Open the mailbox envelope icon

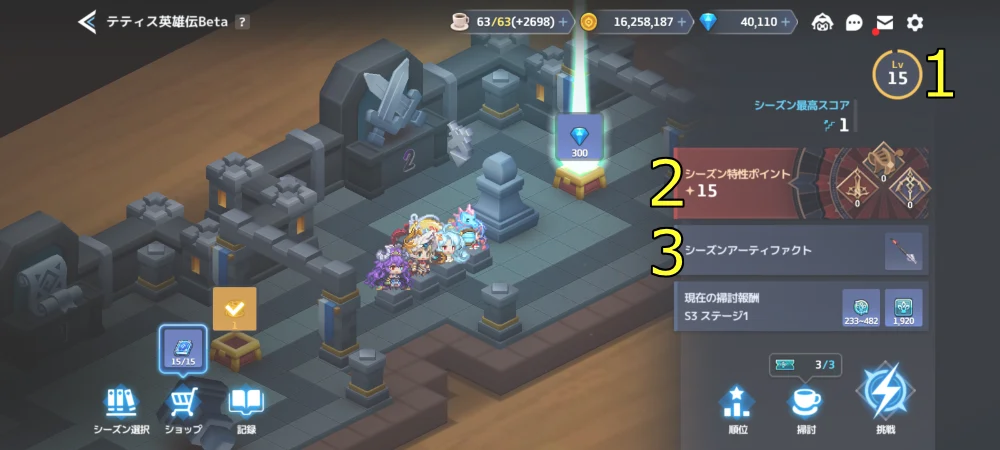click(x=884, y=23)
